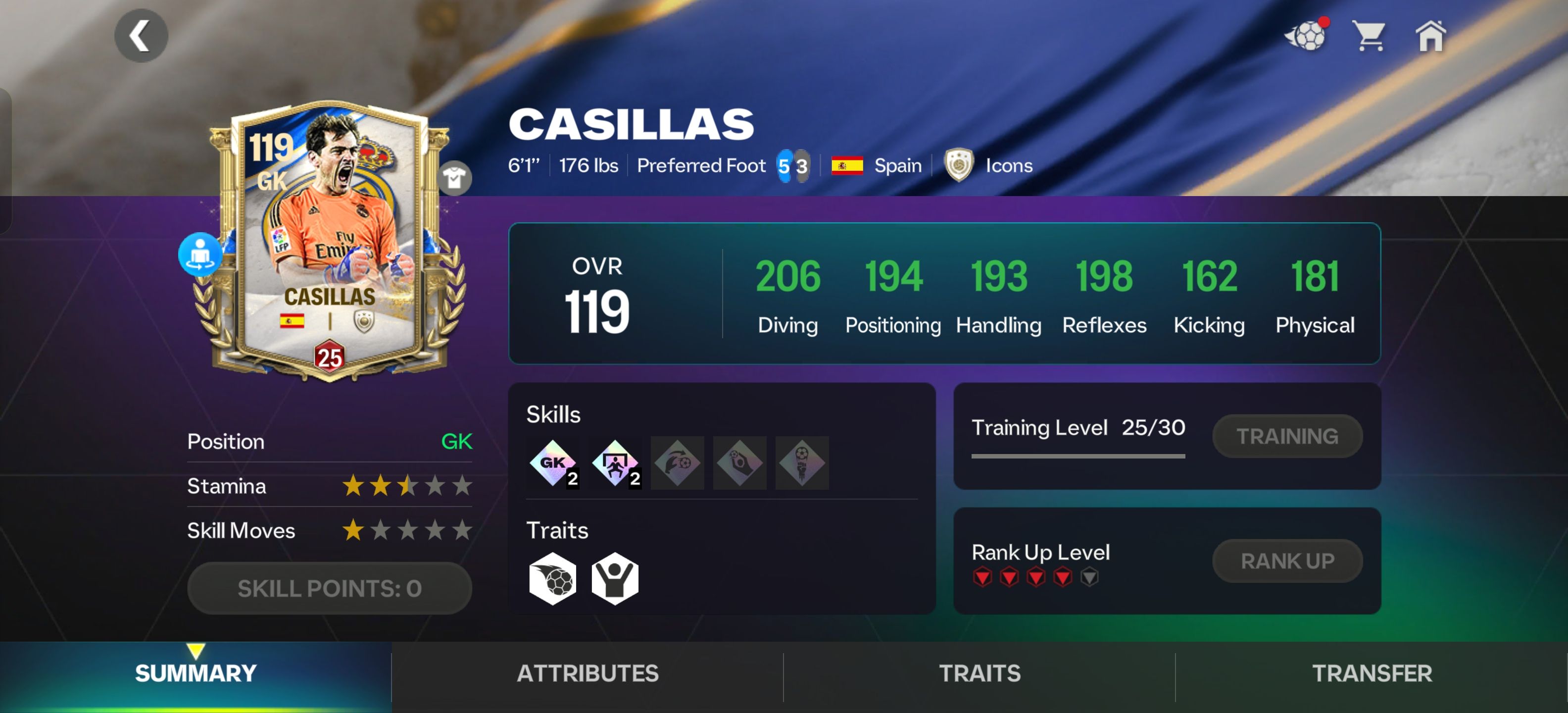Viewport: 1568px width, 713px height.
Task: Click the Spain flag icon
Action: click(848, 164)
